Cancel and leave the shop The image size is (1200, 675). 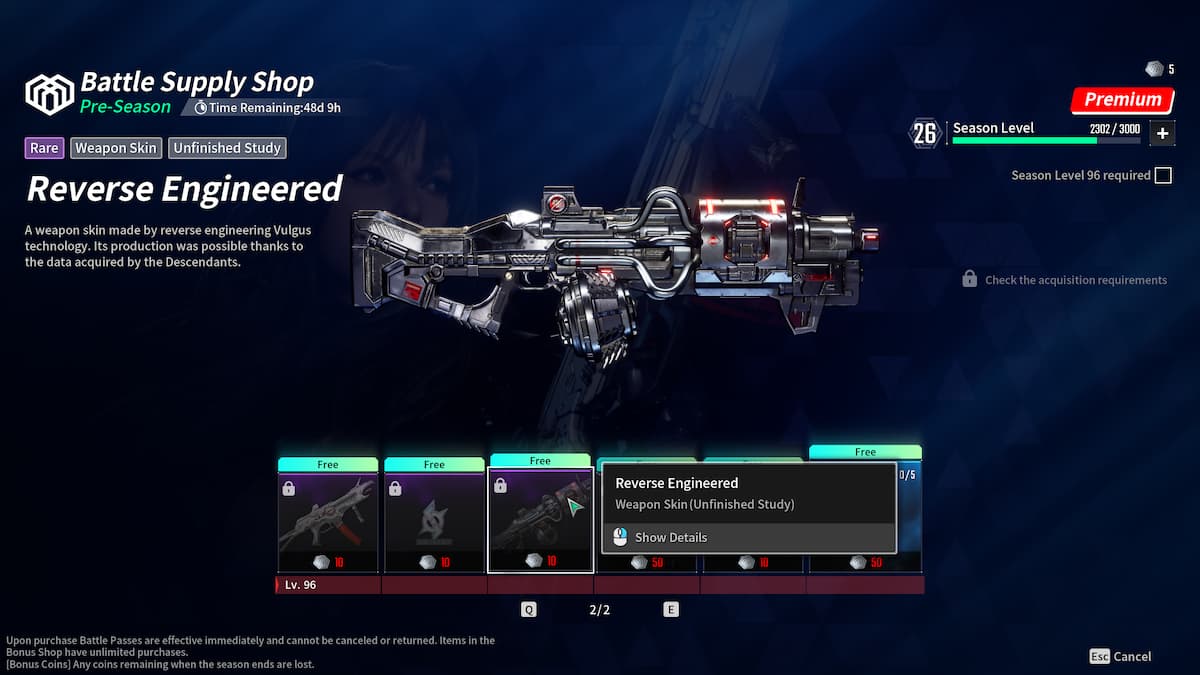[x=1121, y=657]
